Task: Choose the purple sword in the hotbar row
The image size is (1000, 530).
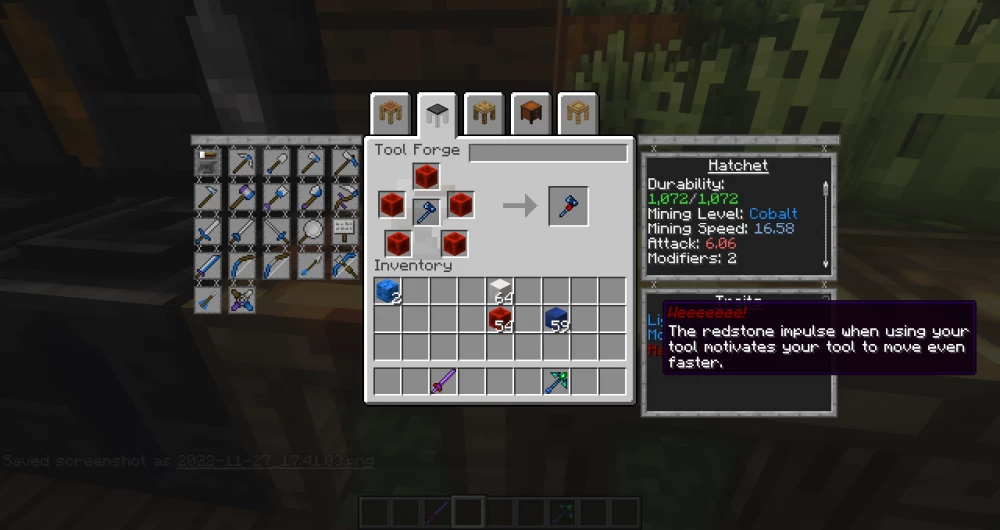Action: coord(443,381)
